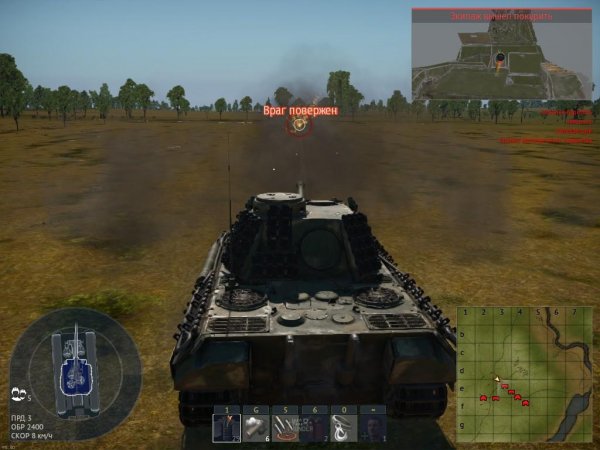Click the hit camera view panel
The width and height of the screenshot is (600, 450).
[x=502, y=56]
